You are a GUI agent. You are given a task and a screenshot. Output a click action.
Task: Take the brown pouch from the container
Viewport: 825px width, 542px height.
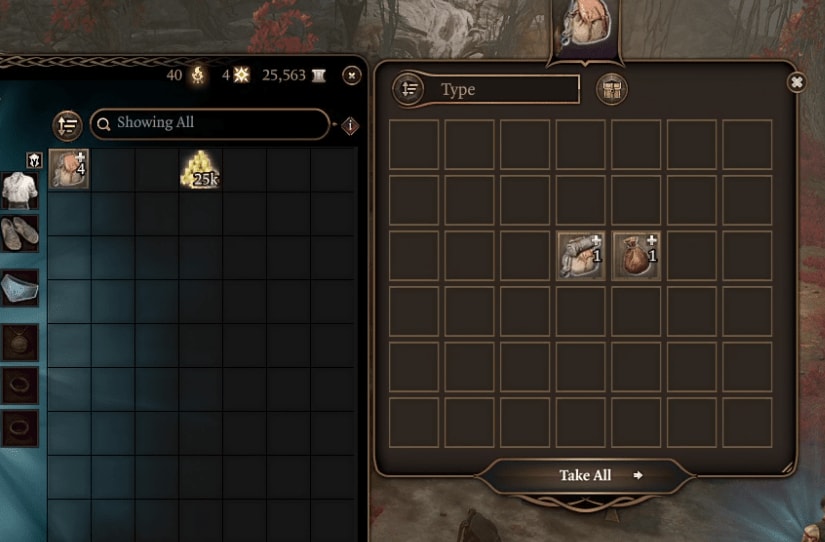[x=636, y=254]
